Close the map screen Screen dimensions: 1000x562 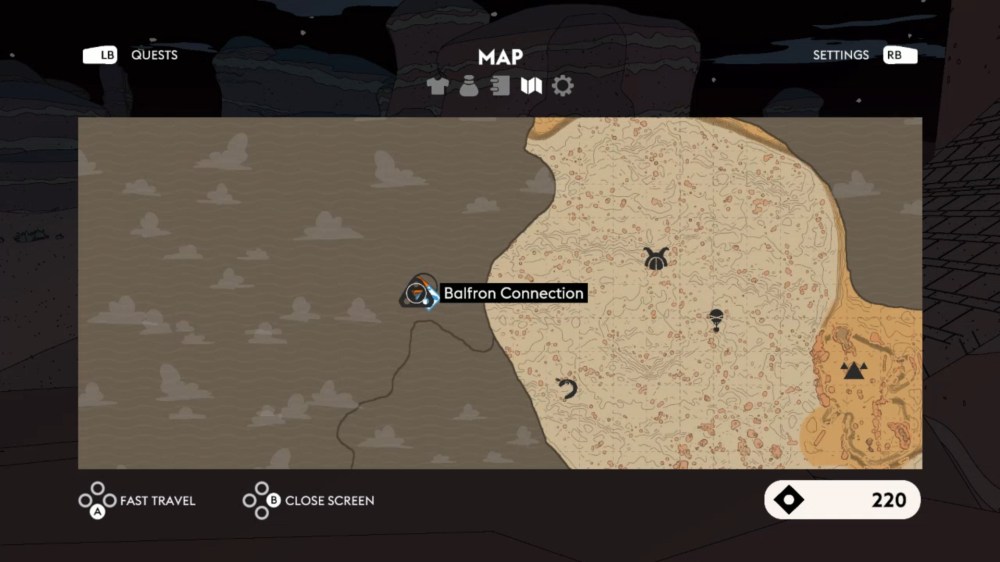329,500
